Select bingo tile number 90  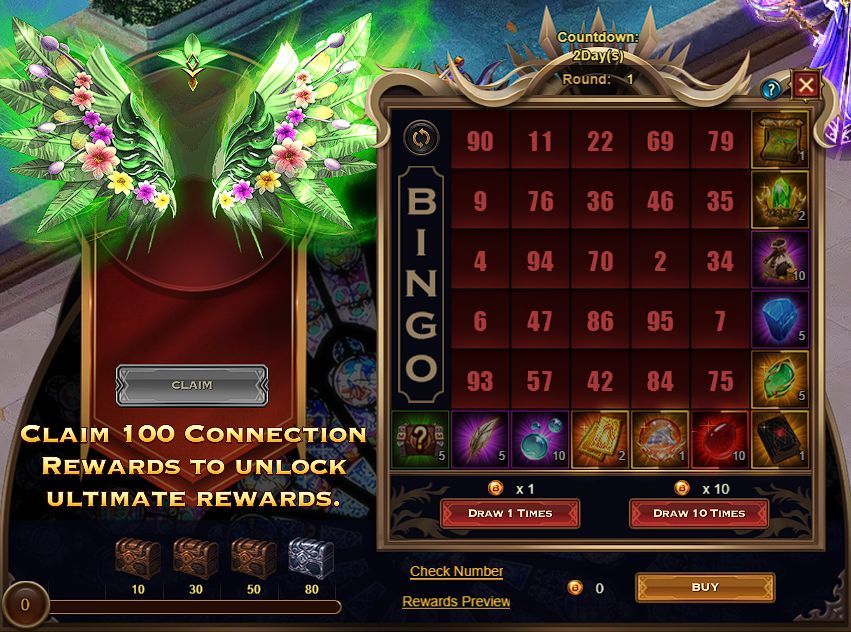480,141
